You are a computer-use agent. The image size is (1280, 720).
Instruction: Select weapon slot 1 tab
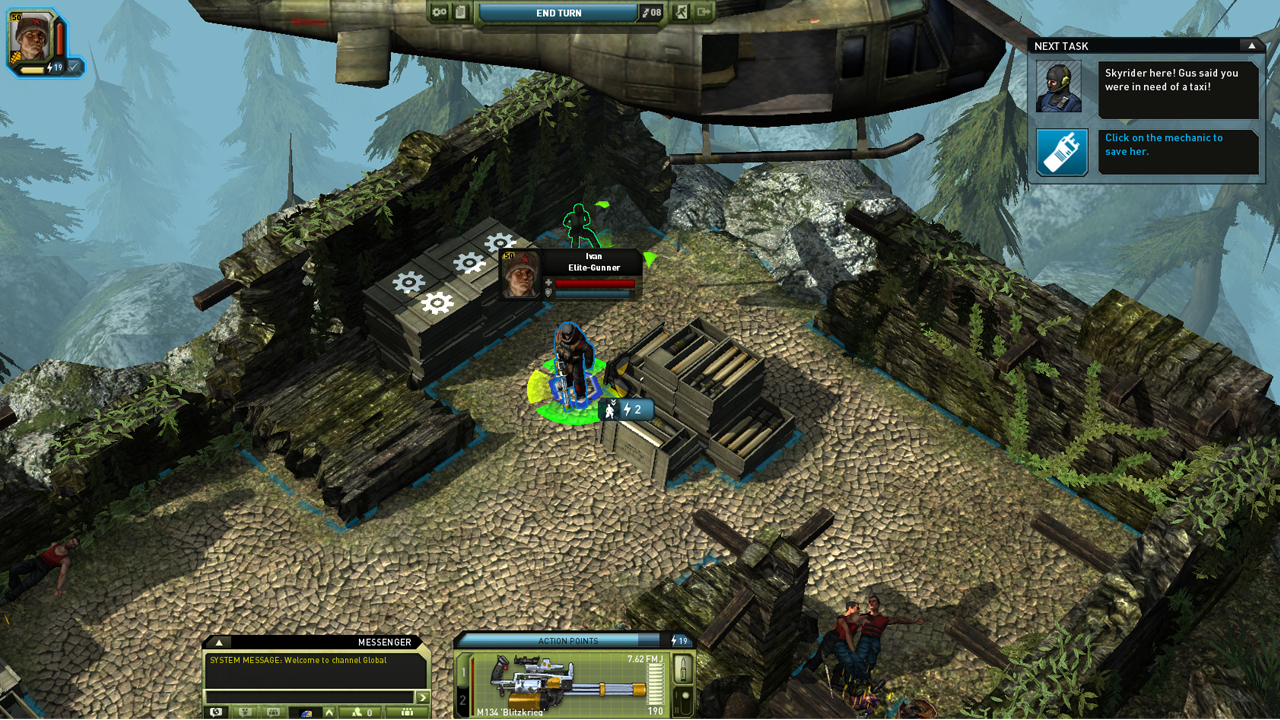pyautogui.click(x=463, y=672)
